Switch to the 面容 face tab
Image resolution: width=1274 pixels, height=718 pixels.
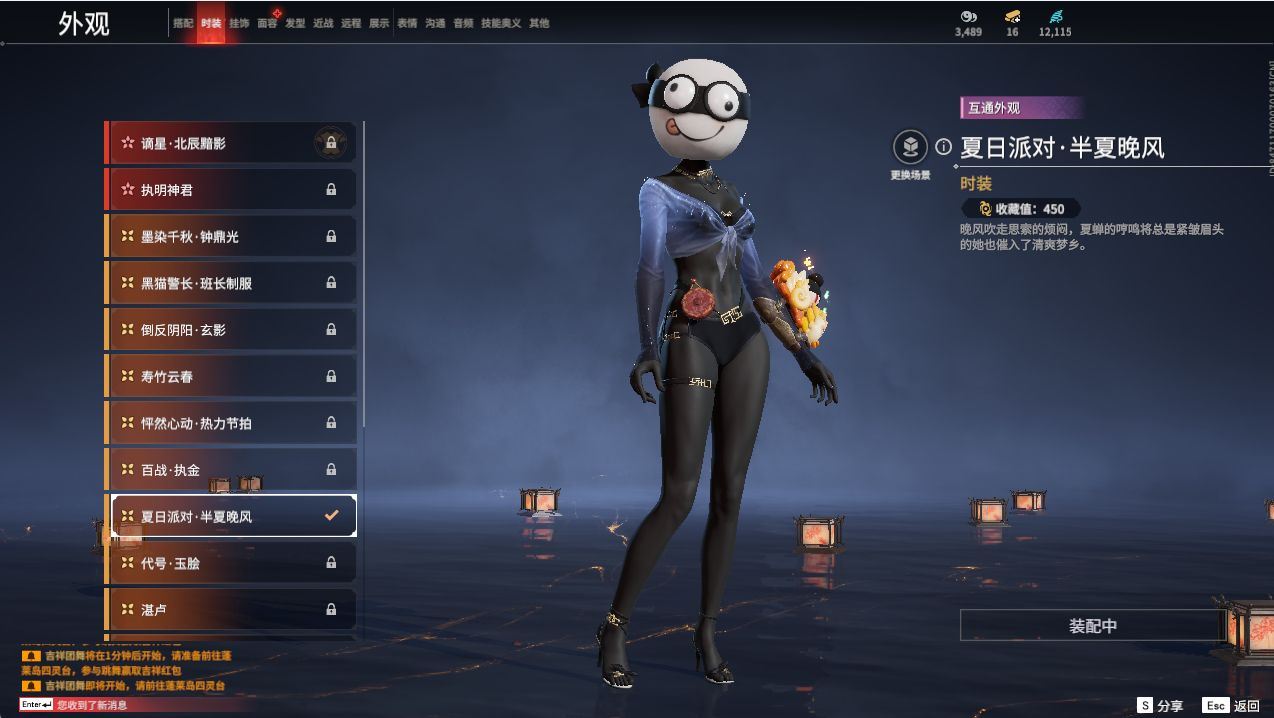267,23
